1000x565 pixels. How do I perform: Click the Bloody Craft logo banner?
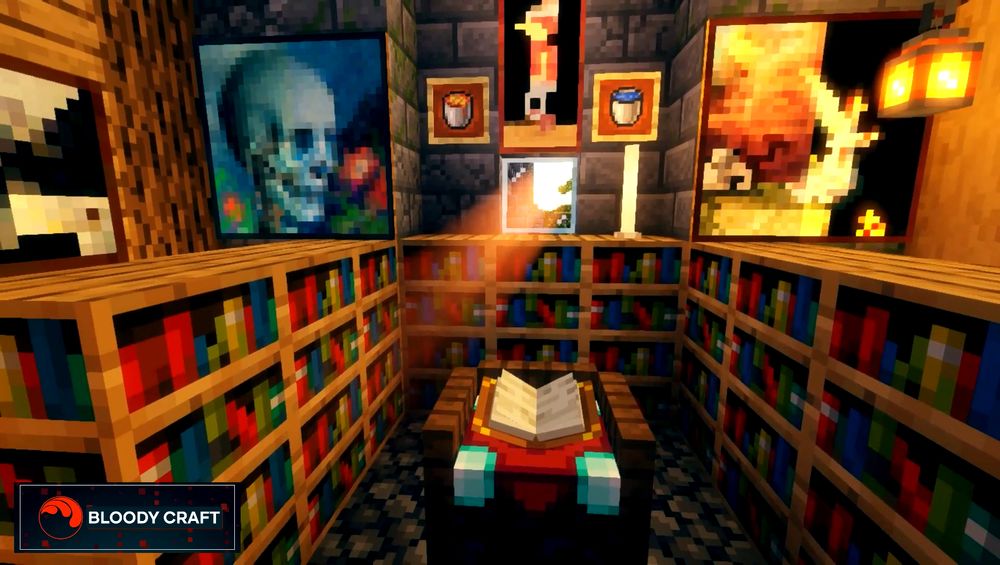pos(127,517)
